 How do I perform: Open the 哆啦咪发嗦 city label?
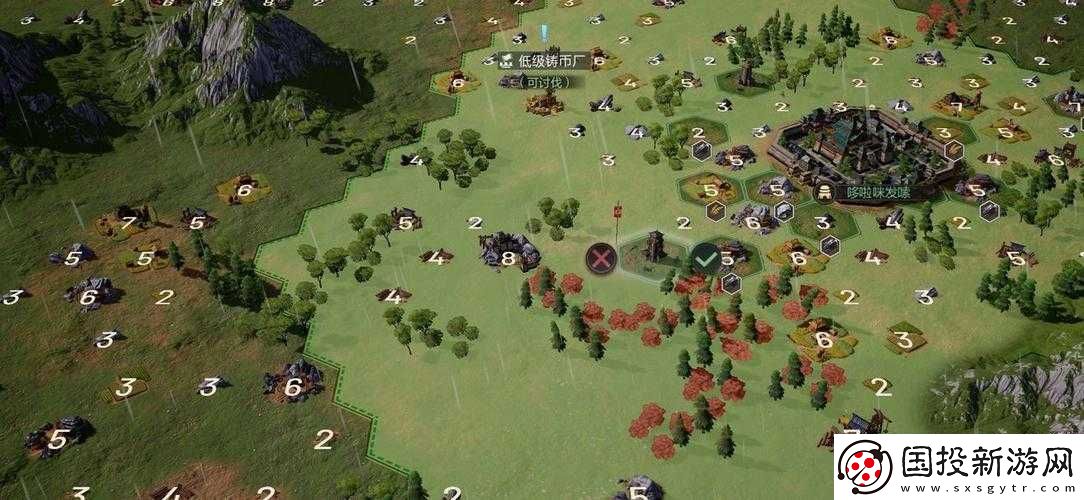pos(872,192)
